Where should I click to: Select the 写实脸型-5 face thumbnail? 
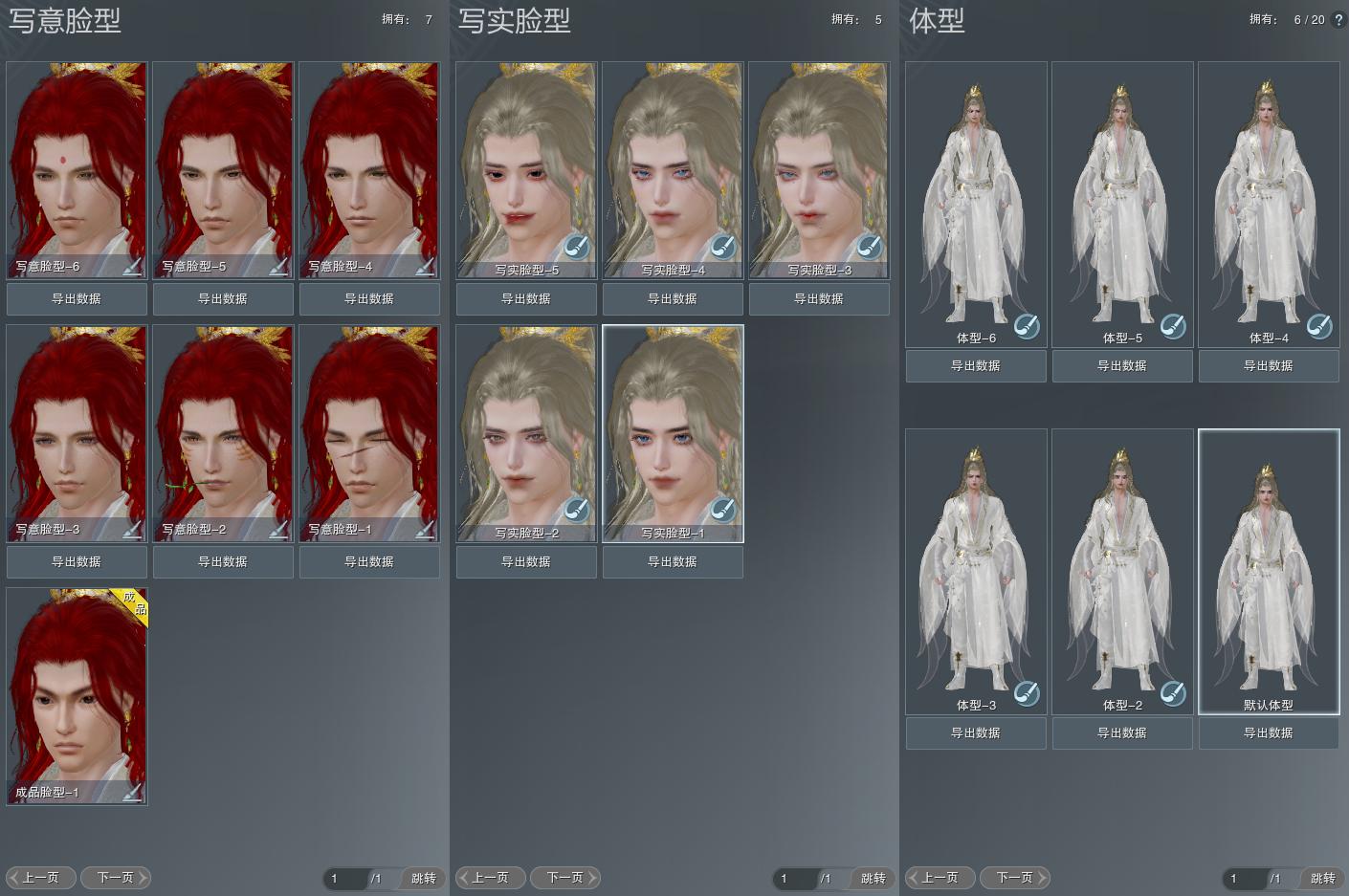(x=526, y=163)
